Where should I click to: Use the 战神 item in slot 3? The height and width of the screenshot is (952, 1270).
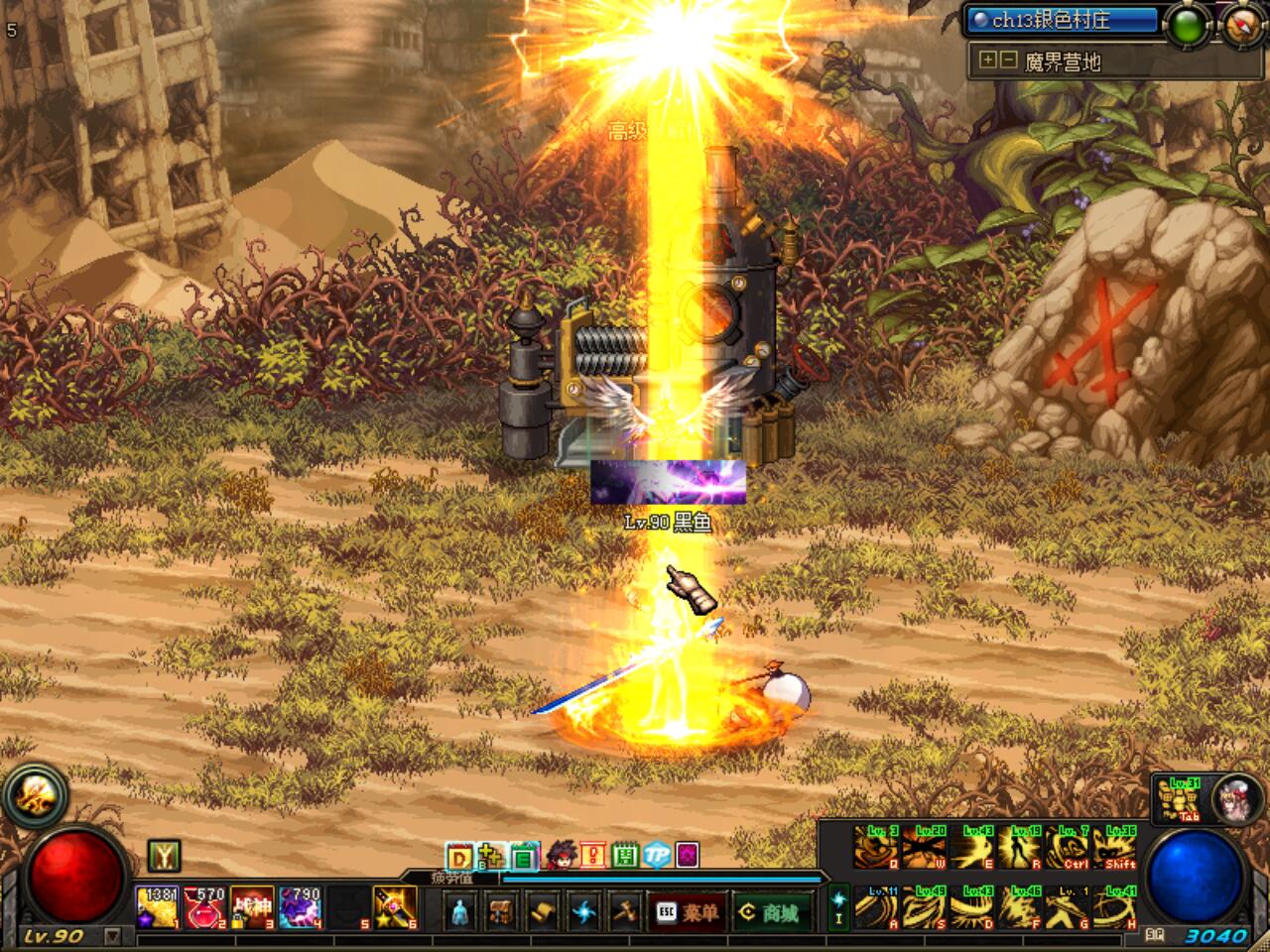tap(252, 907)
